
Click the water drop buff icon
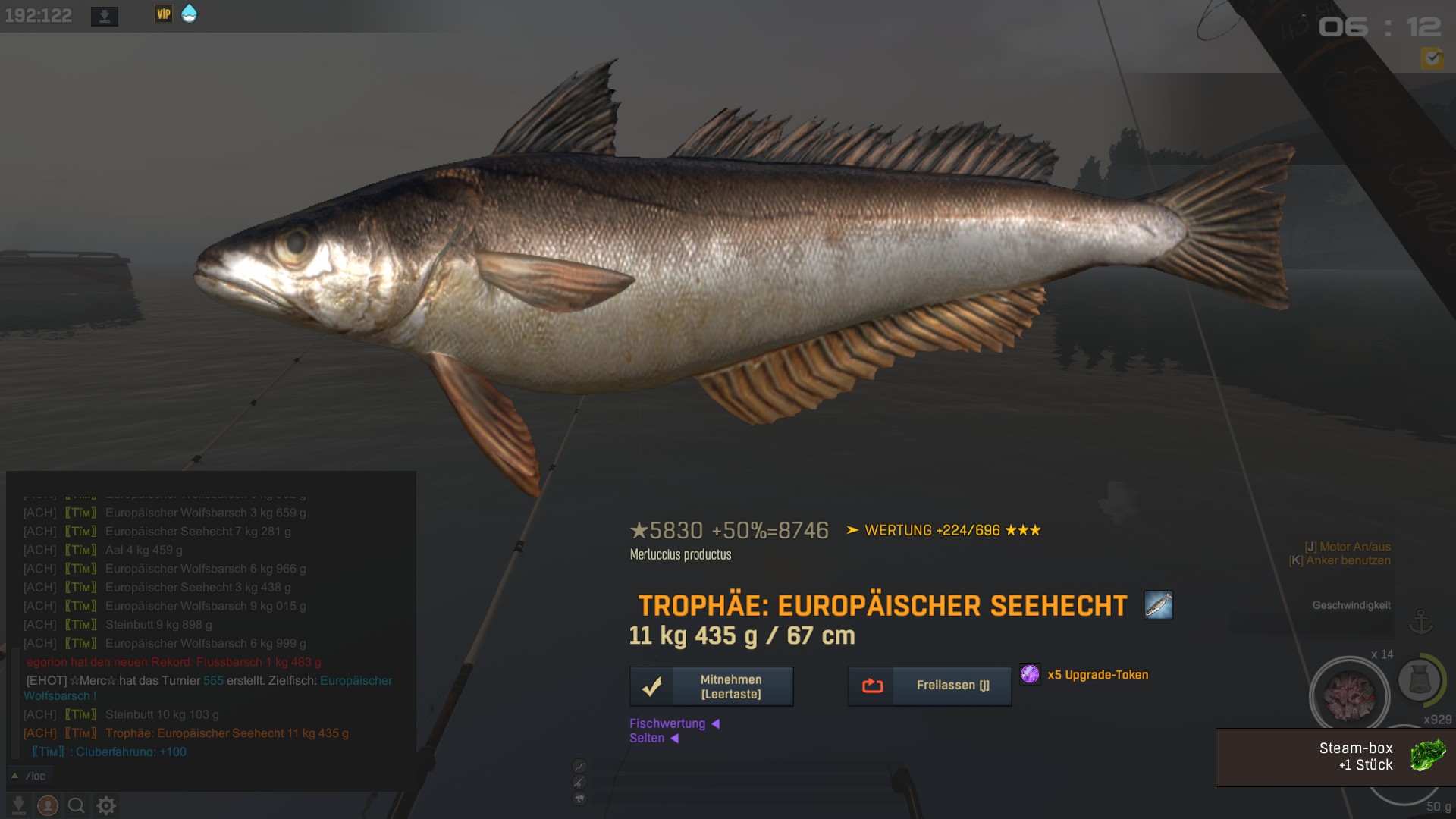pyautogui.click(x=189, y=14)
